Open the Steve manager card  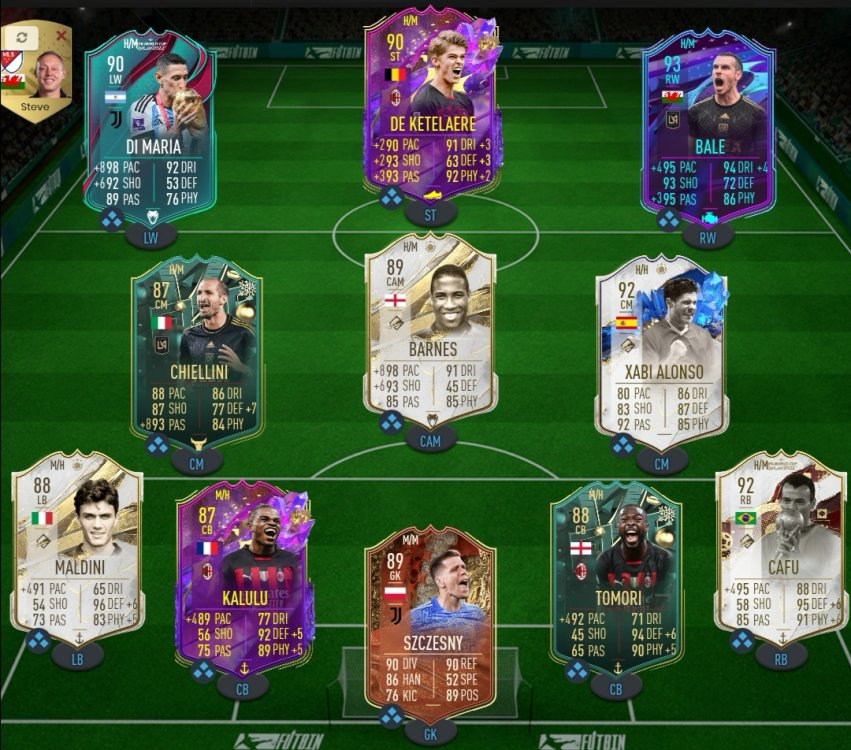(x=37, y=75)
